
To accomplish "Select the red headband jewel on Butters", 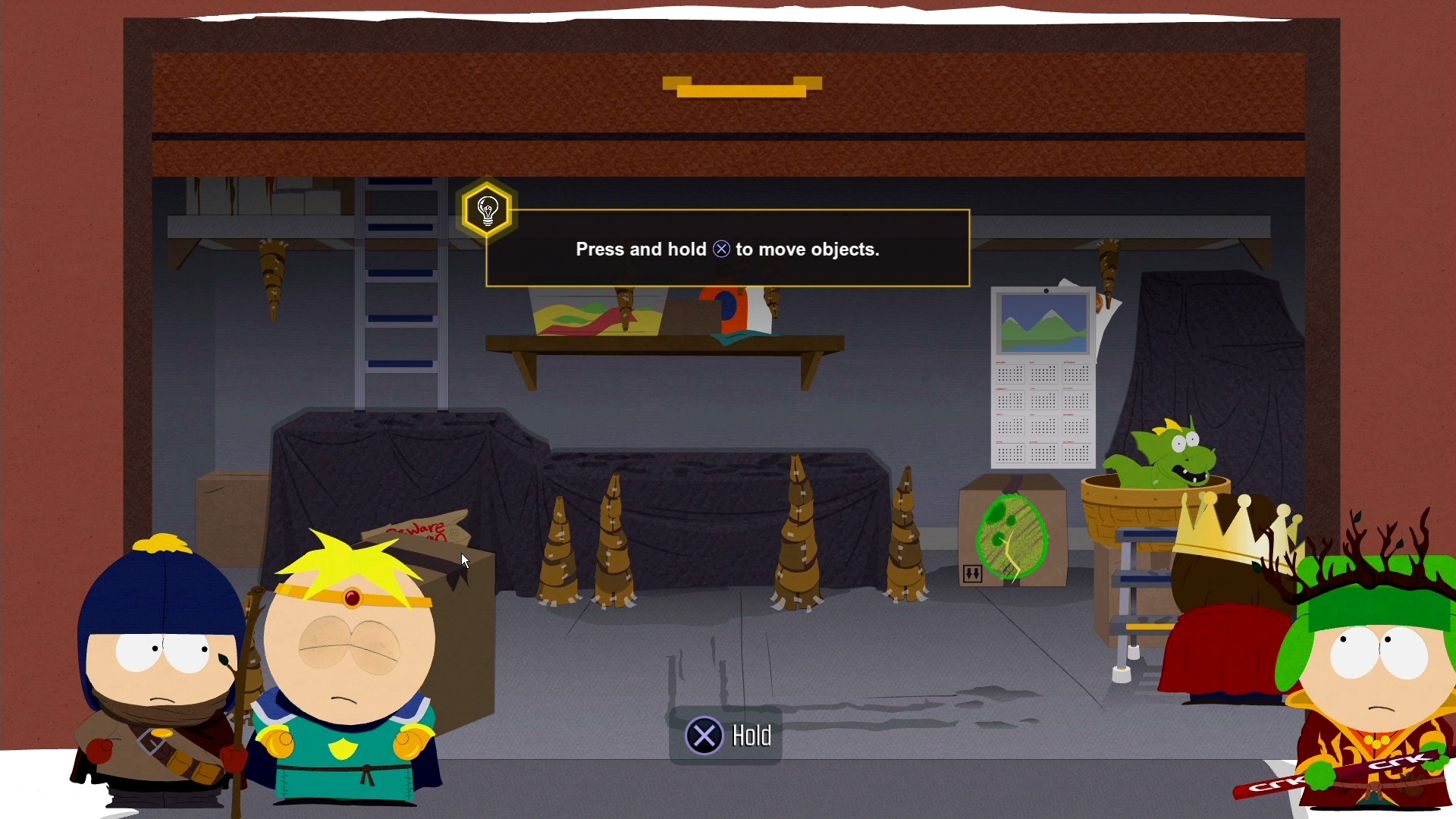I will (351, 598).
